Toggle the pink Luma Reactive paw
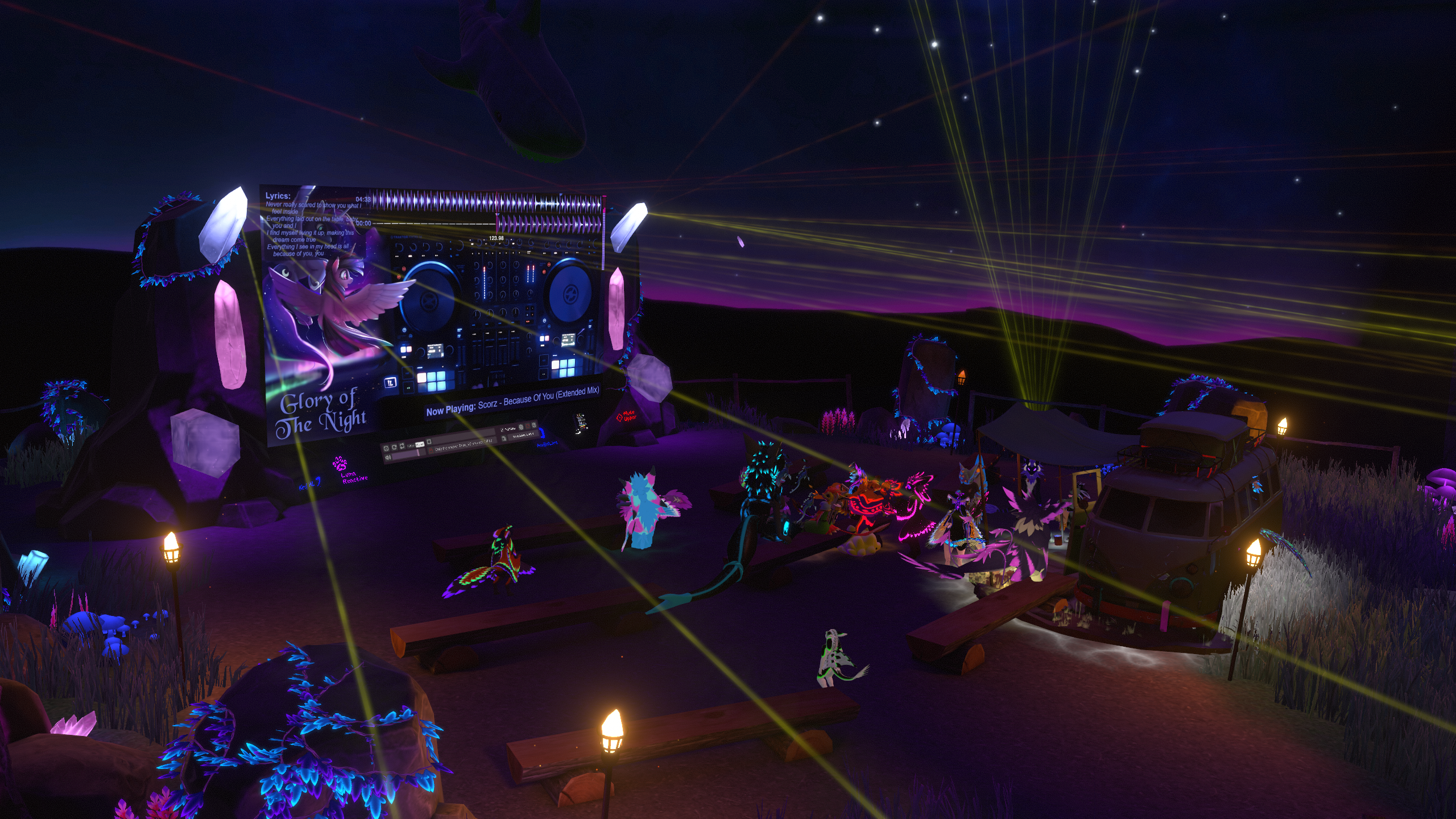 point(341,463)
